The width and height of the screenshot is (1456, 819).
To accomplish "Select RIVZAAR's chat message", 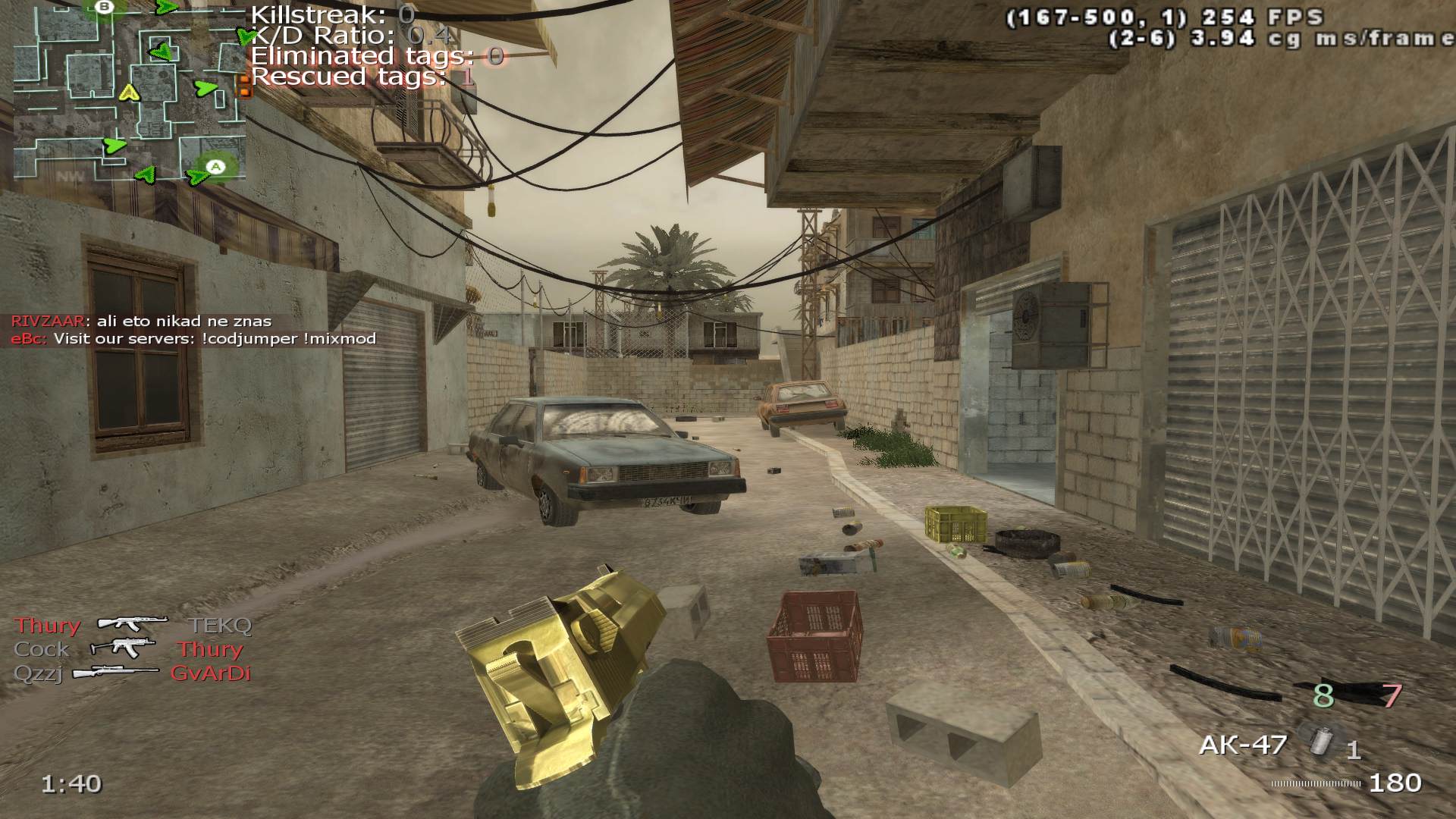I will pos(141,321).
